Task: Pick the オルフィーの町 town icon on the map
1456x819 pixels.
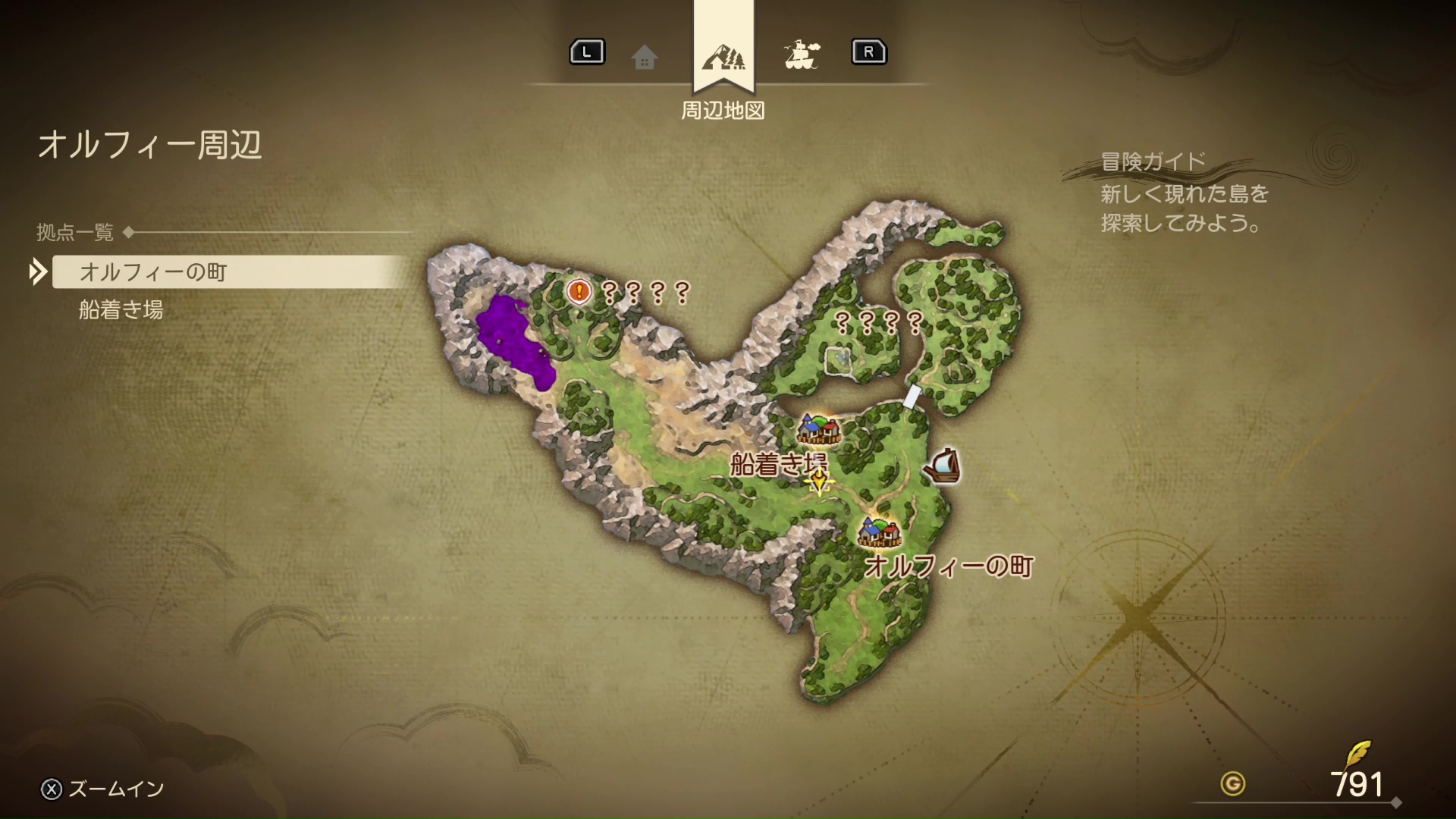Action: click(879, 531)
